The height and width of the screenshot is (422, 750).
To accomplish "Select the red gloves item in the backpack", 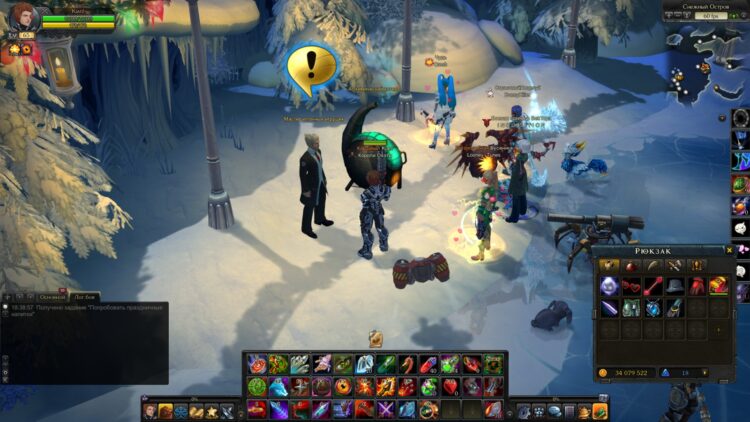I will [697, 286].
